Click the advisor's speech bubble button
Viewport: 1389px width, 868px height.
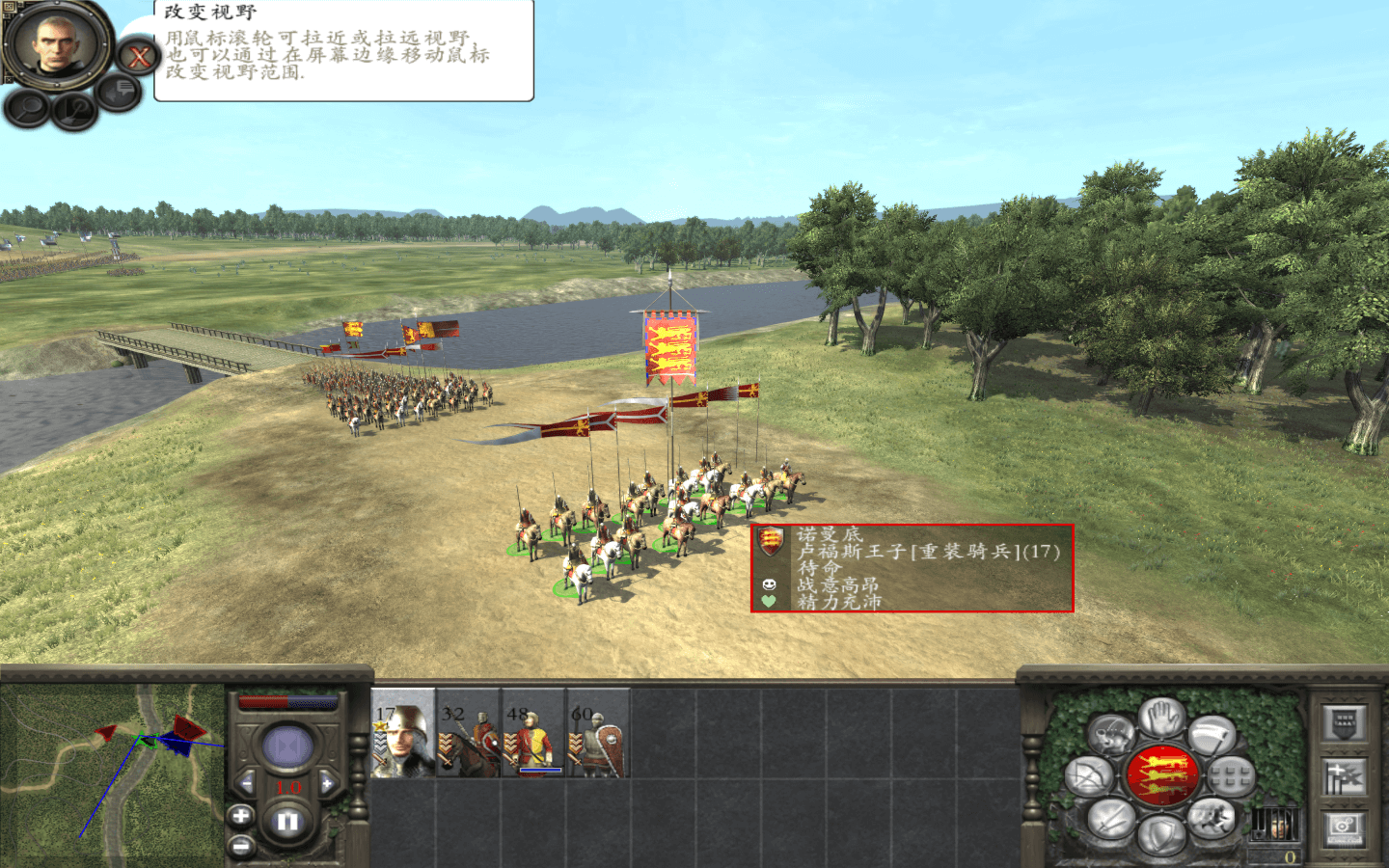[122, 92]
